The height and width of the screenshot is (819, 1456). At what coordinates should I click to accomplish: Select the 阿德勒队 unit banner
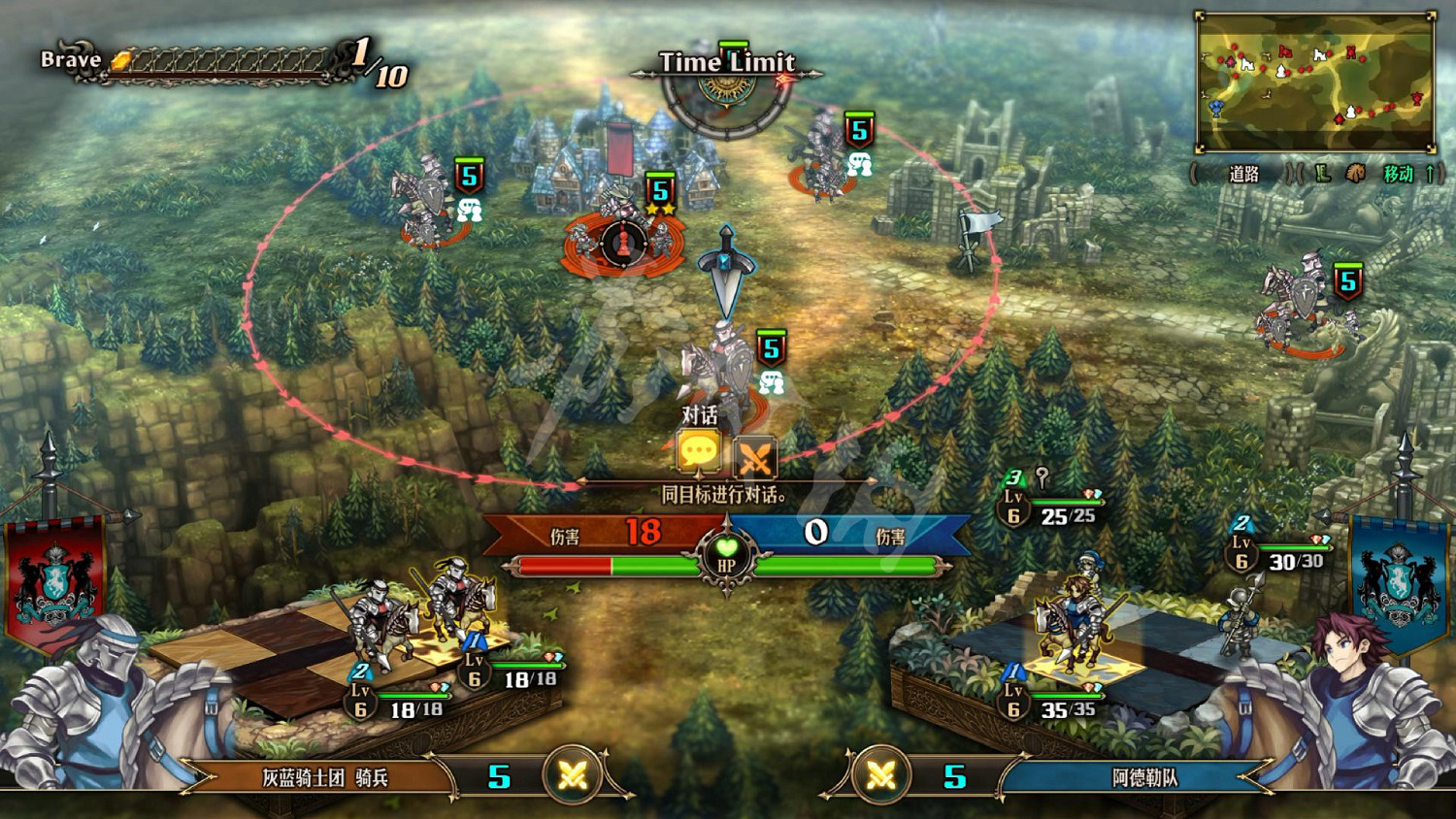pyautogui.click(x=1143, y=777)
